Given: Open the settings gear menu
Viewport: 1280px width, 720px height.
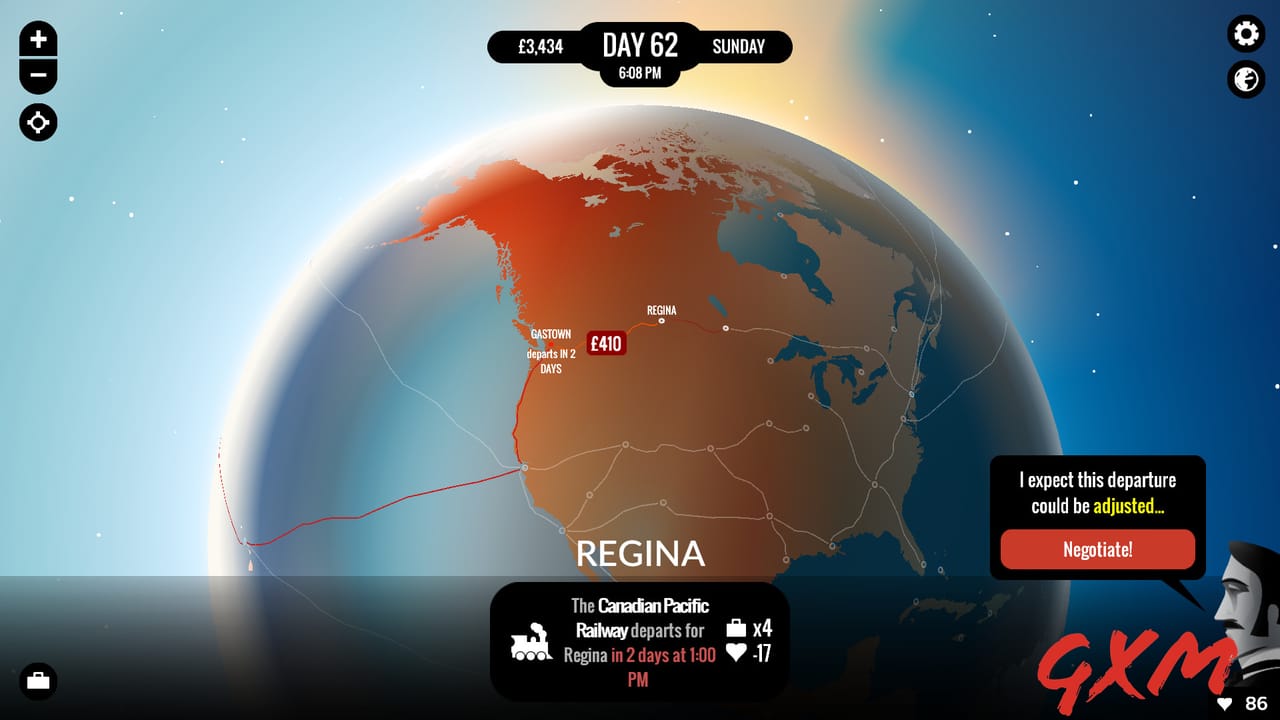Looking at the screenshot, I should [x=1245, y=34].
